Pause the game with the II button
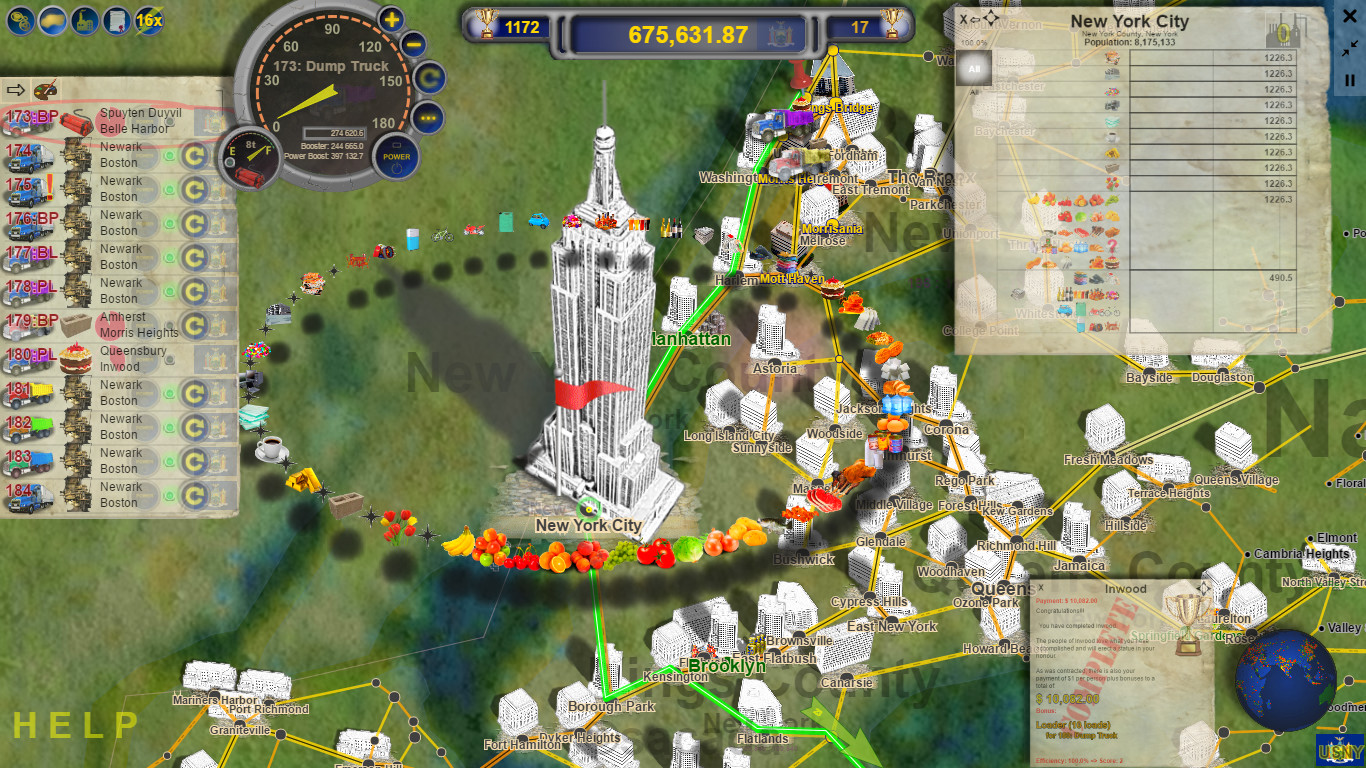This screenshot has width=1366, height=768. pos(1350,80)
